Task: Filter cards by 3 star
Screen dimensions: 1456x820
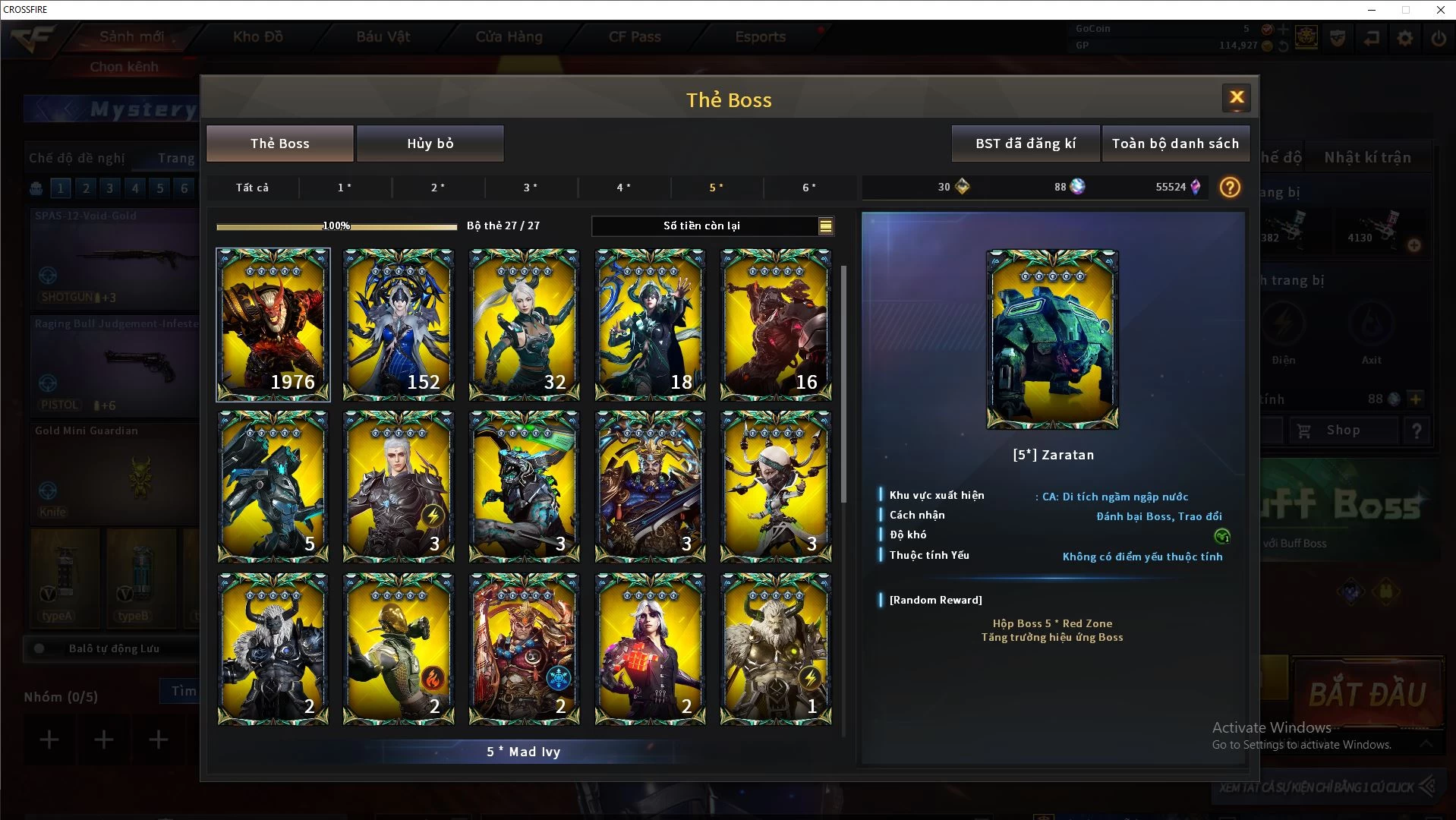Action: pos(531,188)
